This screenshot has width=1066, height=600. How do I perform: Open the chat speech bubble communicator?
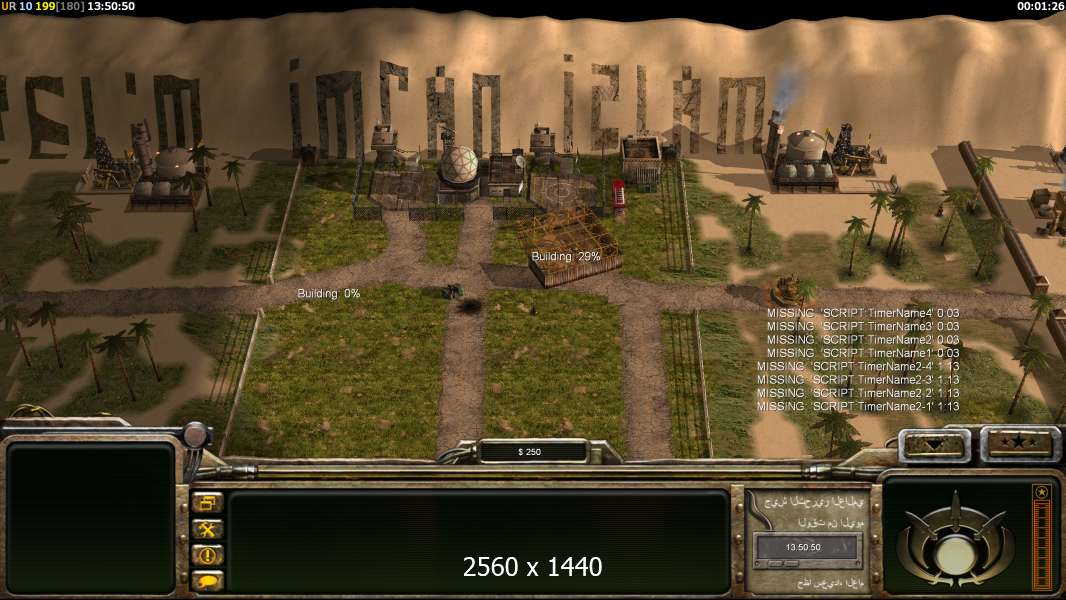208,580
